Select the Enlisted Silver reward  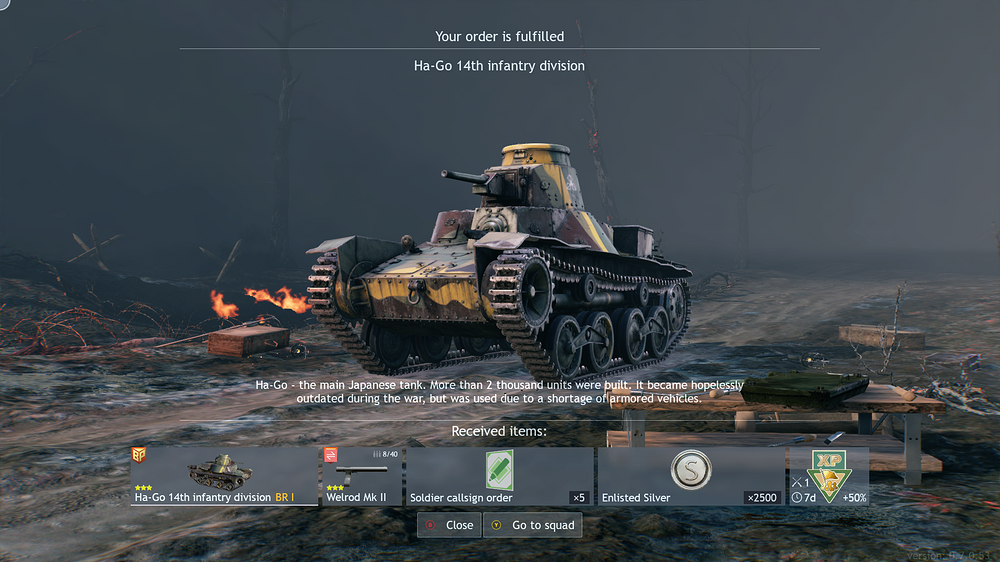click(x=689, y=476)
